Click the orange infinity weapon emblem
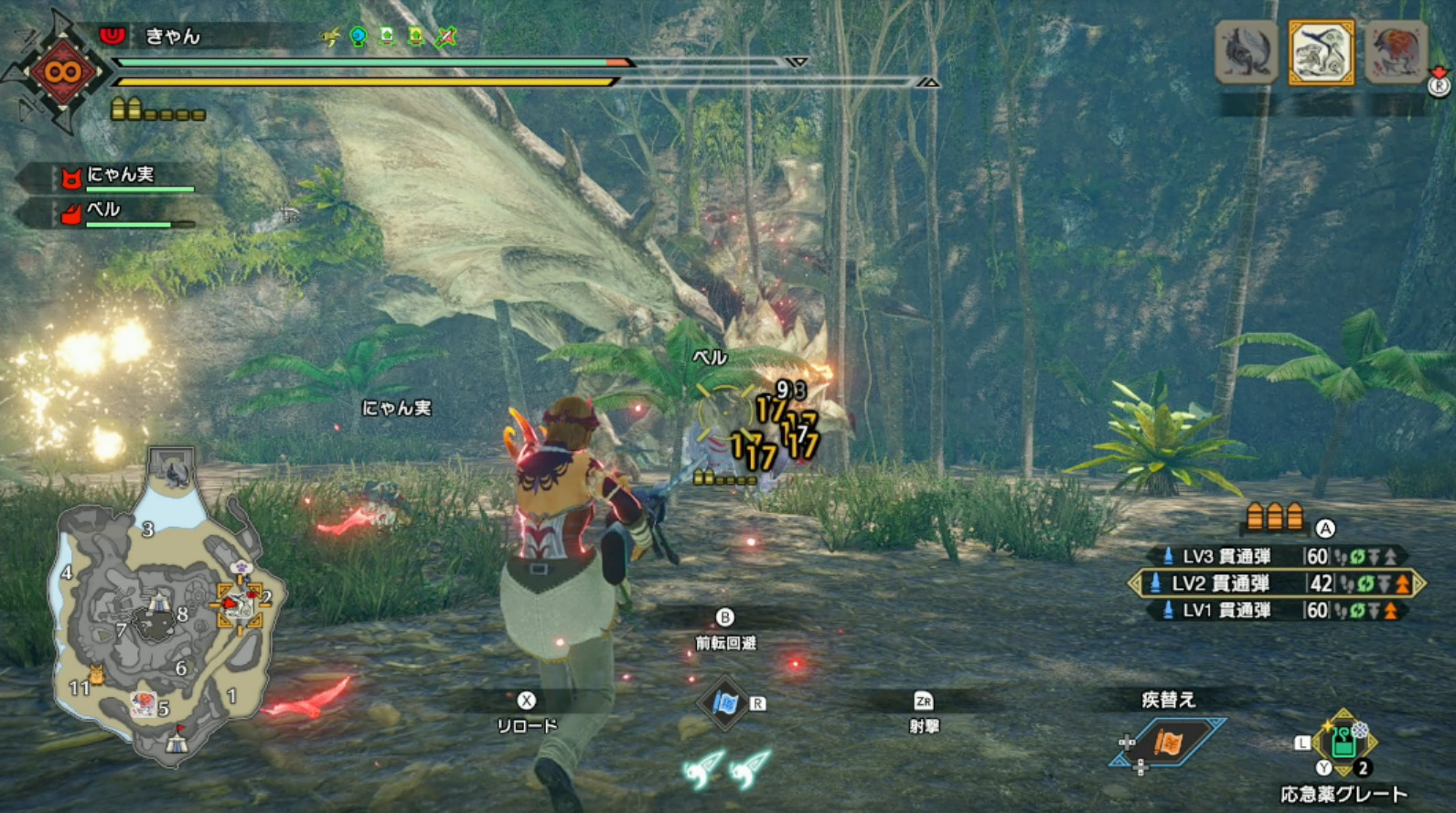Screen dimensions: 1456x813 coord(62,71)
